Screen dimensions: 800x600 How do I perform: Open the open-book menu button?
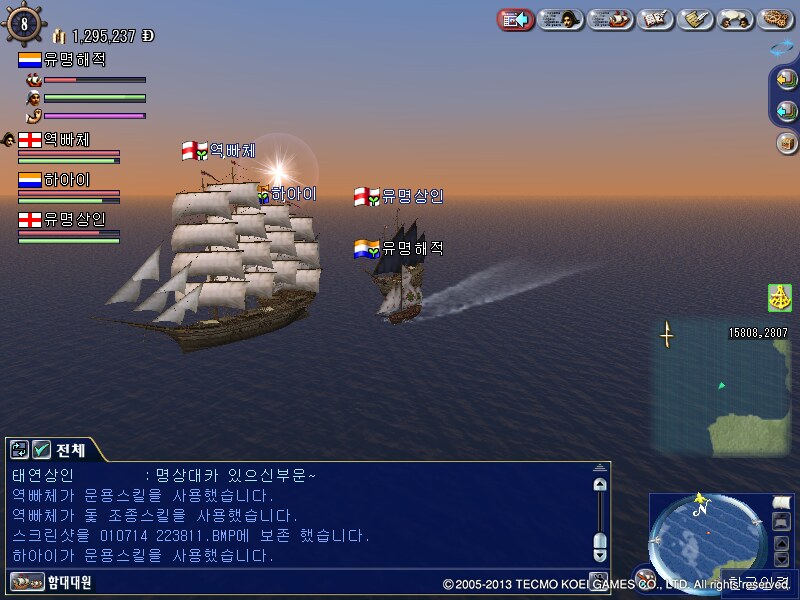coord(655,19)
